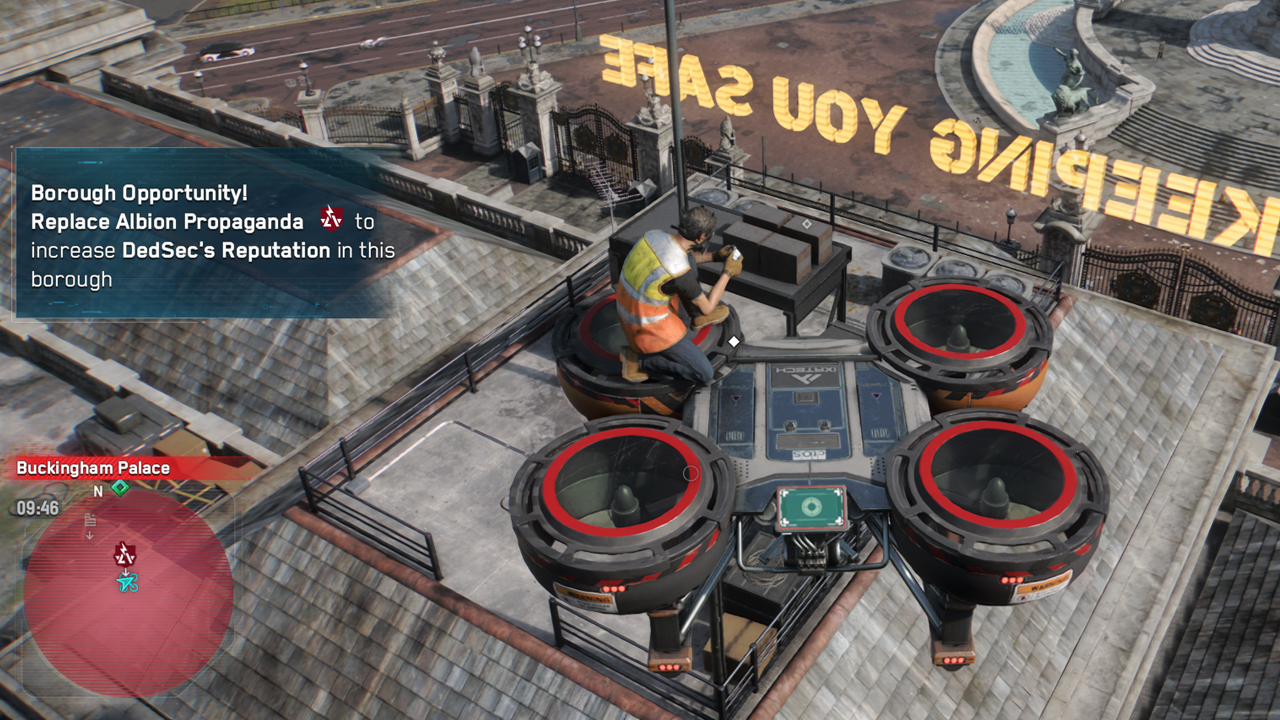
Task: Select the Albion propaganda marker on the minimap
Action: pos(125,553)
